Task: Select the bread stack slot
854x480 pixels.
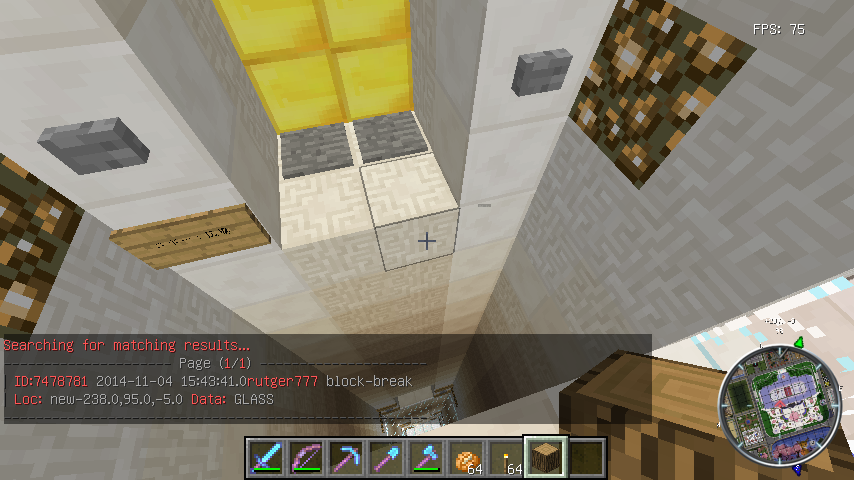Action: [x=466, y=458]
